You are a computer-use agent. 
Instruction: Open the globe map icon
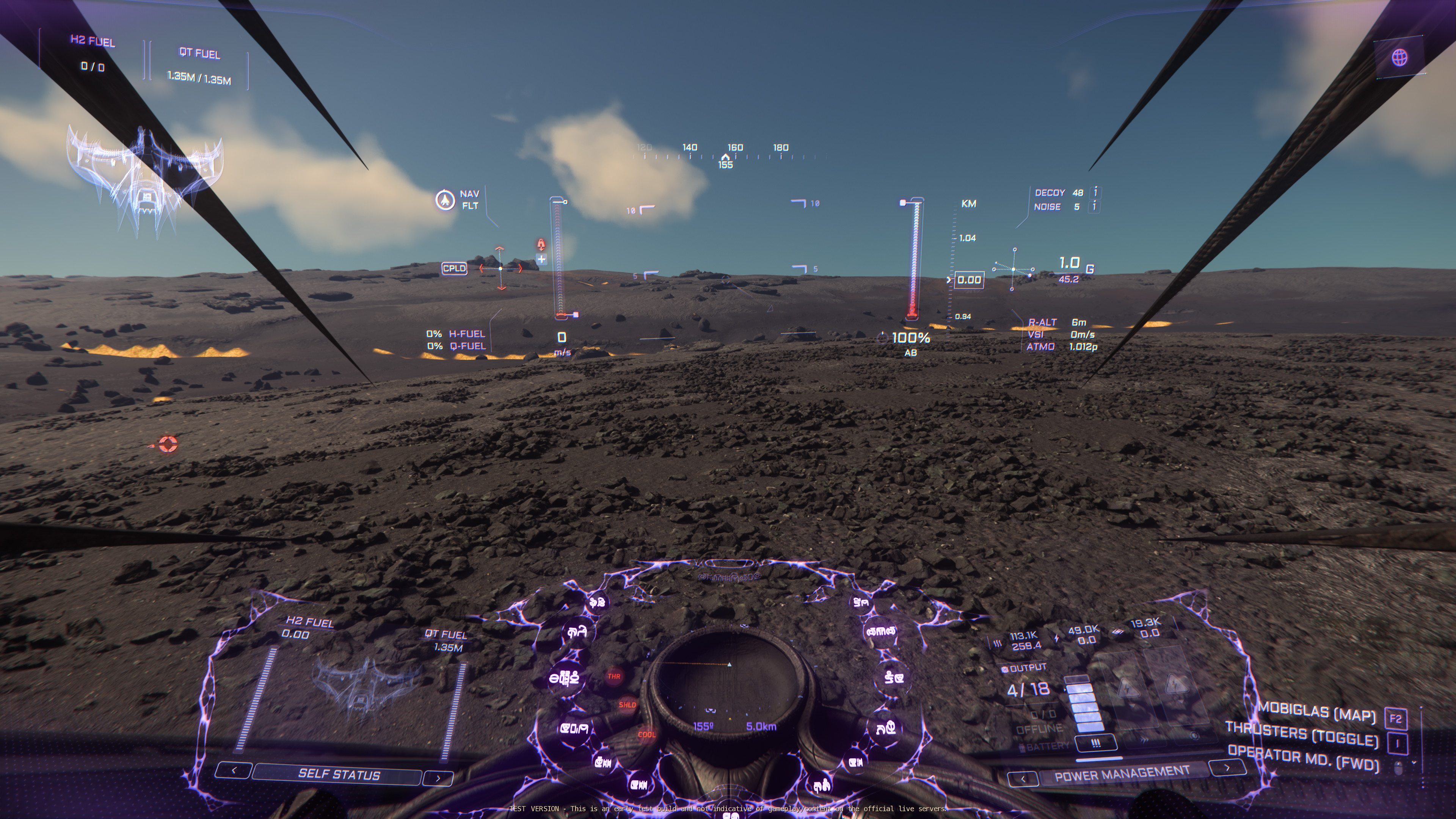(1400, 57)
